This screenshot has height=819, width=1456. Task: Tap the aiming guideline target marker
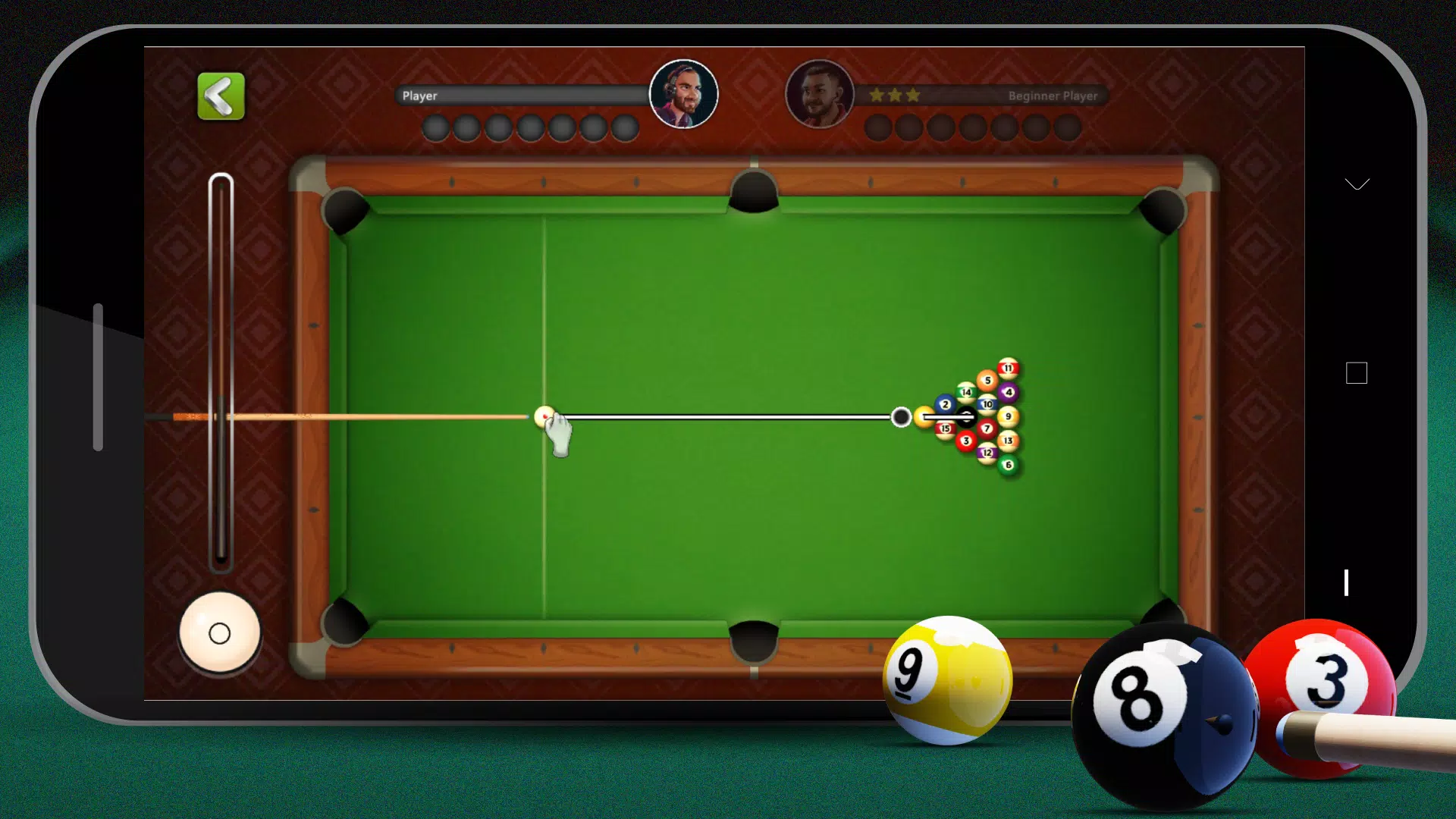[901, 417]
